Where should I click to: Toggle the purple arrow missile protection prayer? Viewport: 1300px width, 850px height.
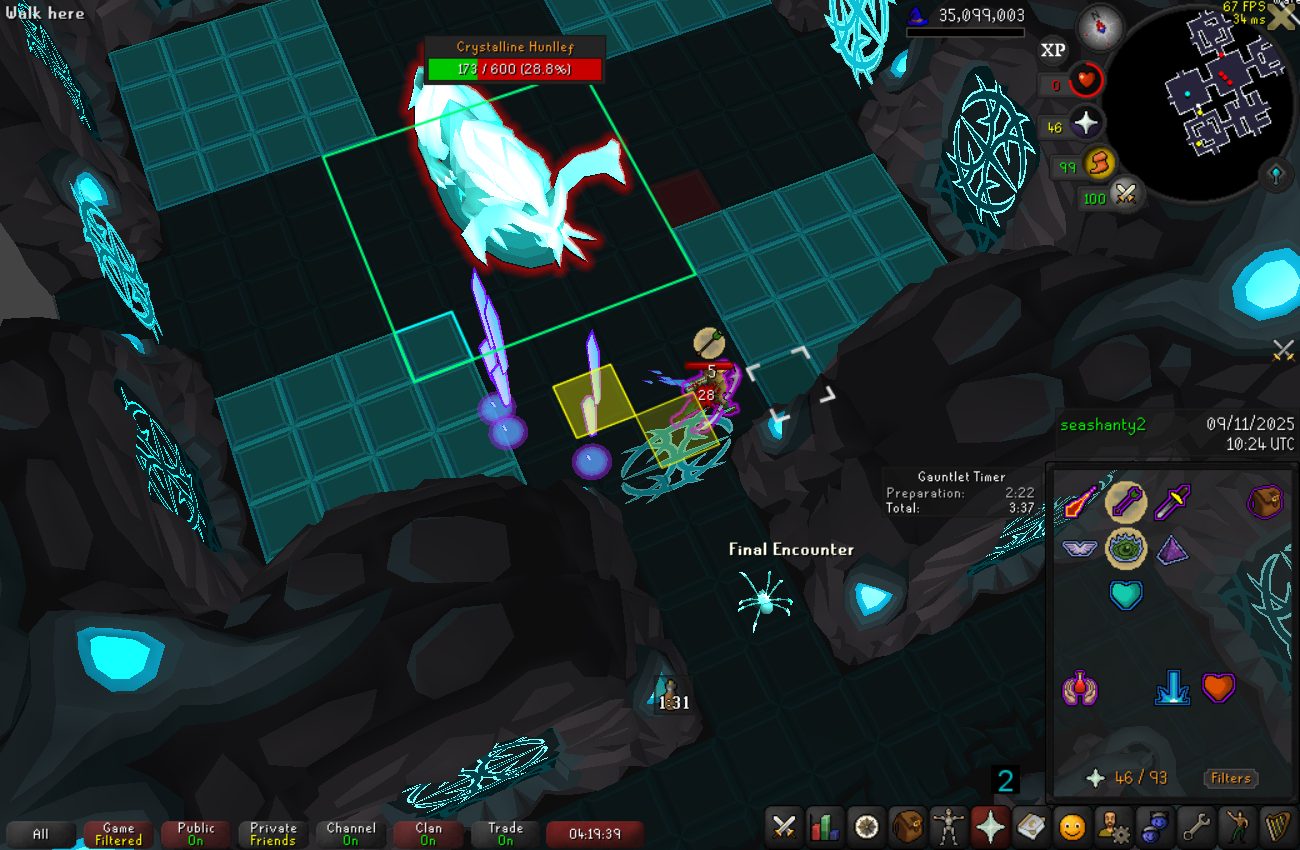tap(1125, 501)
